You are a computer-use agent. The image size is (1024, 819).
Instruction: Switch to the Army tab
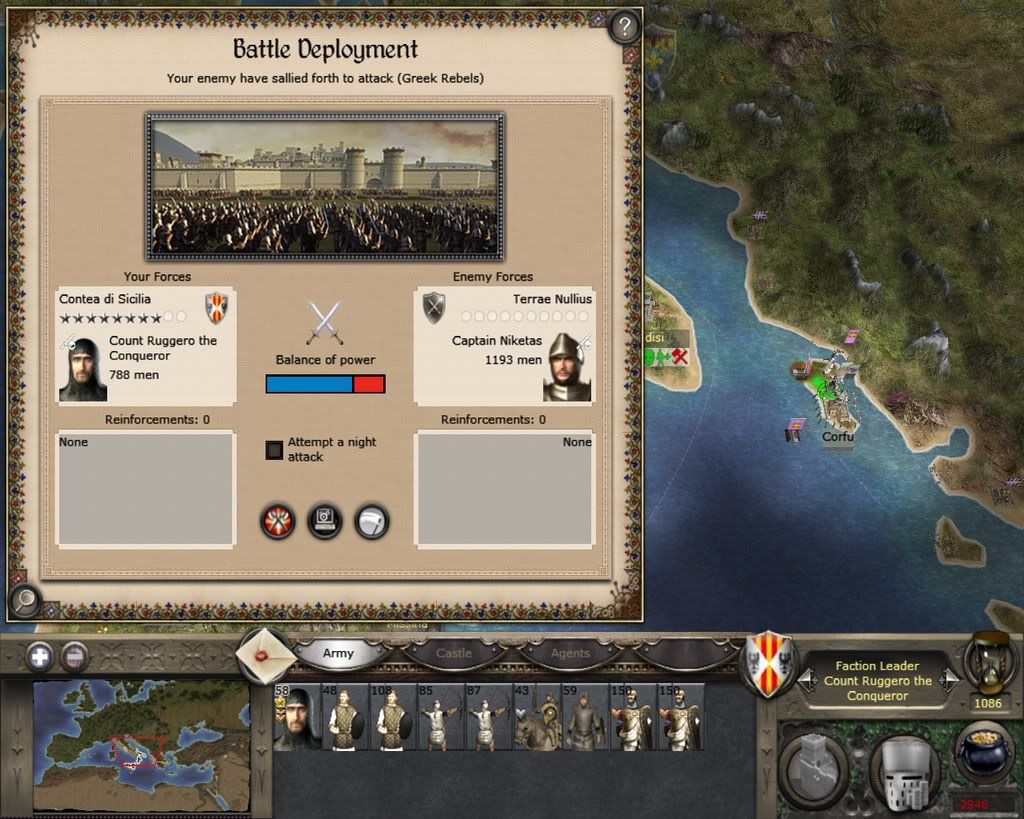(x=338, y=653)
